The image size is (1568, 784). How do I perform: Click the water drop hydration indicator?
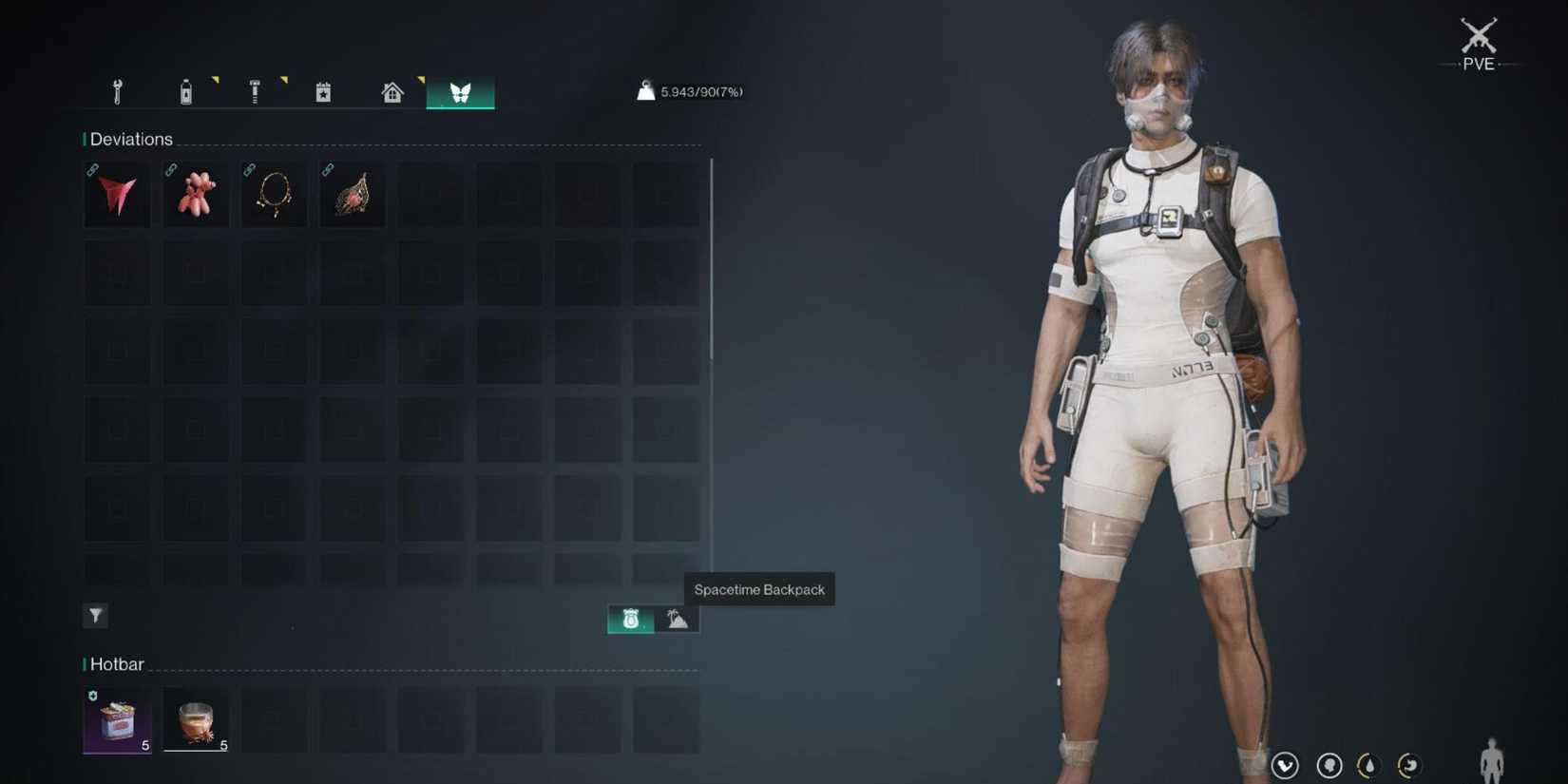(1368, 764)
